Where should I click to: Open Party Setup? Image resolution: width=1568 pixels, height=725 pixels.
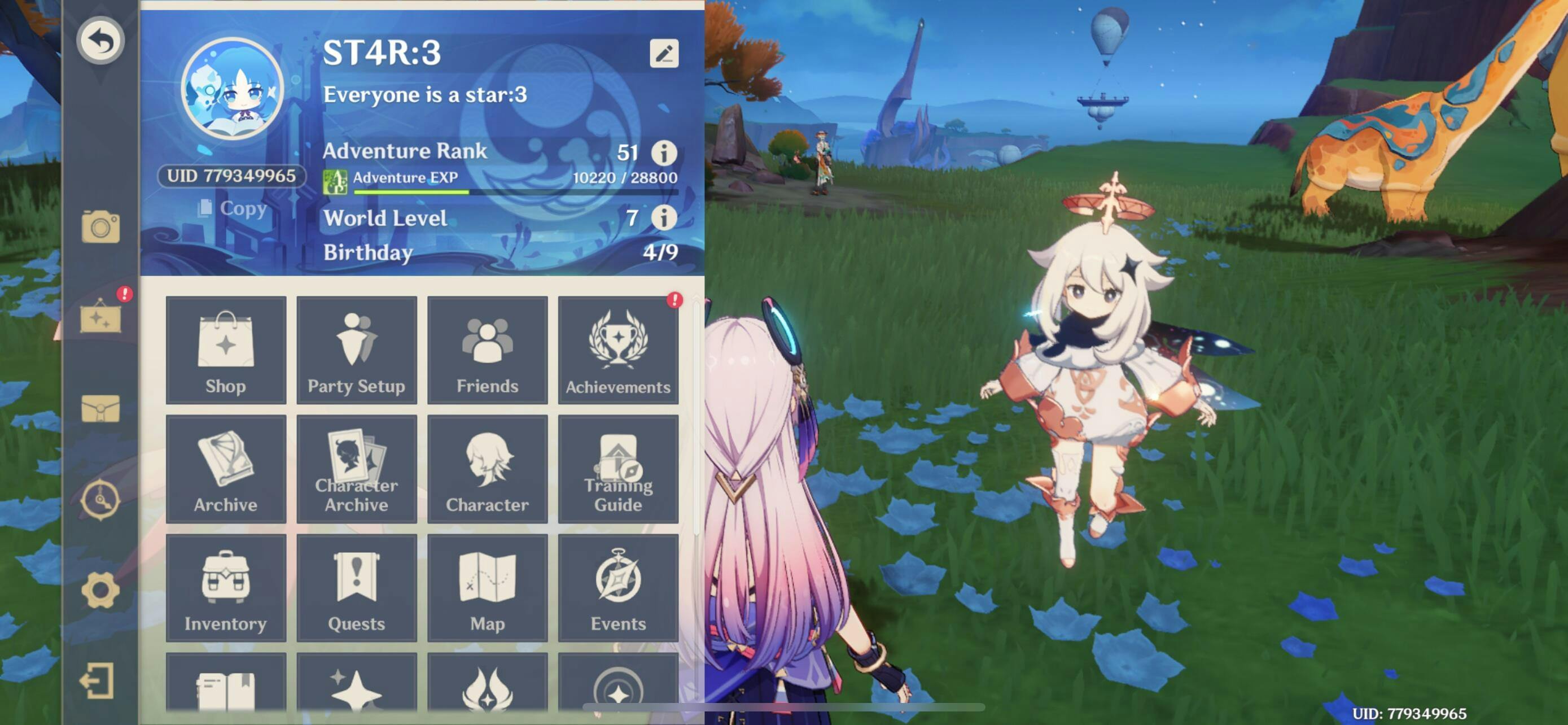tap(357, 350)
